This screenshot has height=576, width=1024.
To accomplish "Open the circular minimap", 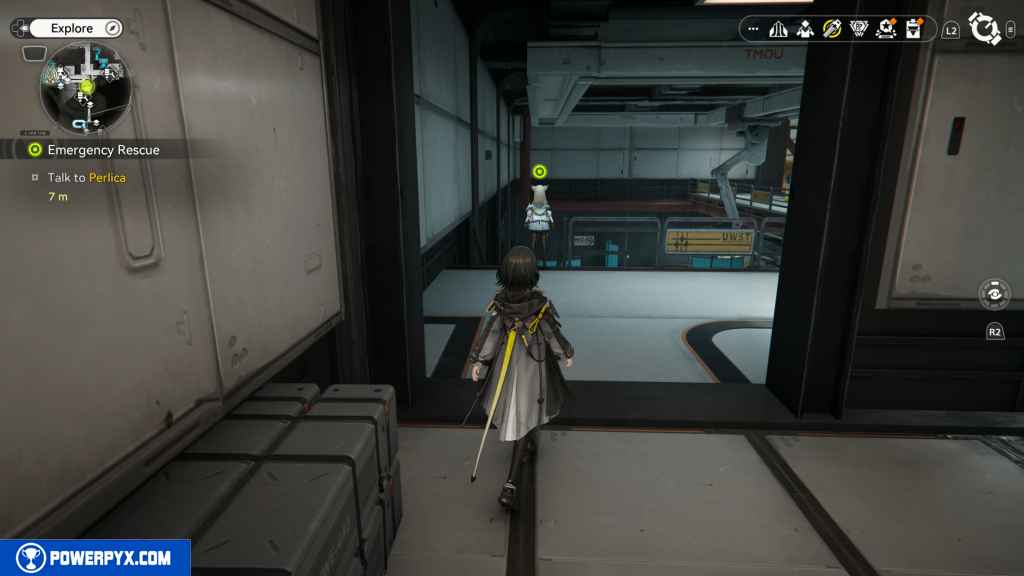I will pyautogui.click(x=85, y=88).
